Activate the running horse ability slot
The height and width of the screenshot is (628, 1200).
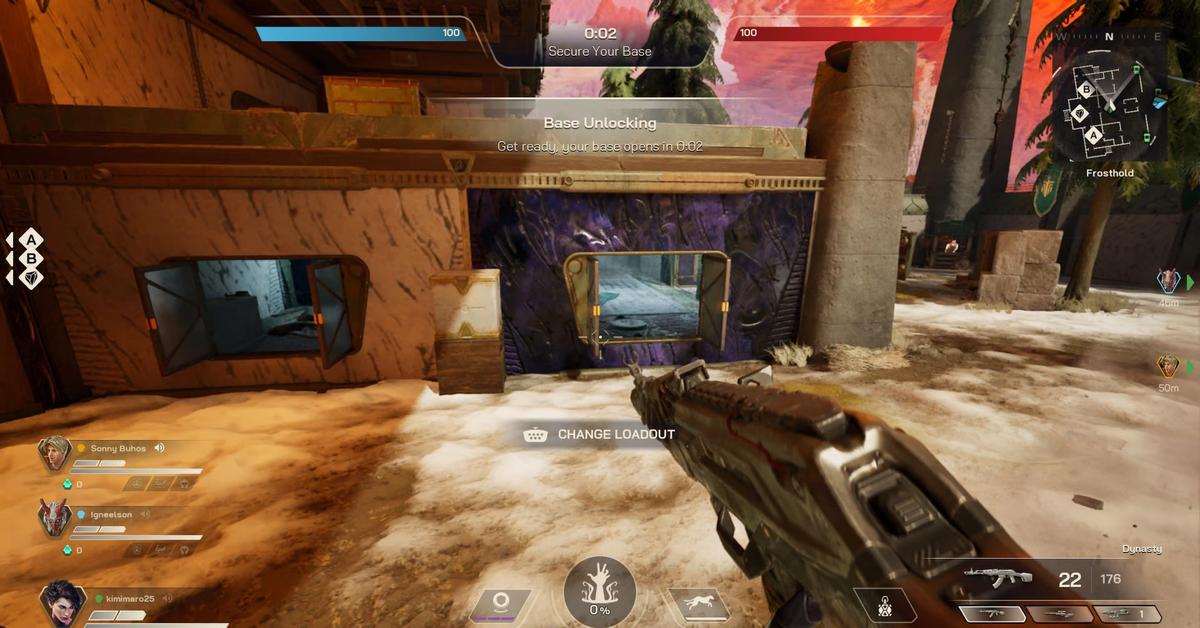[x=698, y=603]
